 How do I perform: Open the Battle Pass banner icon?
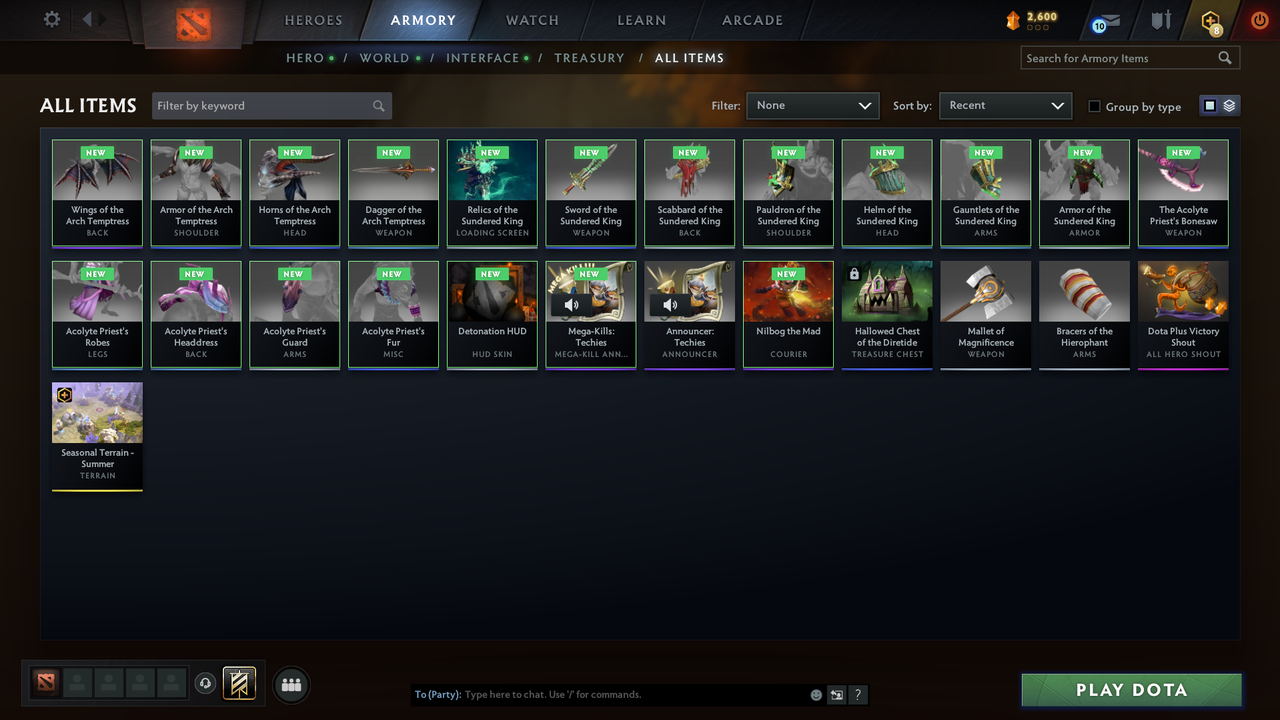239,684
